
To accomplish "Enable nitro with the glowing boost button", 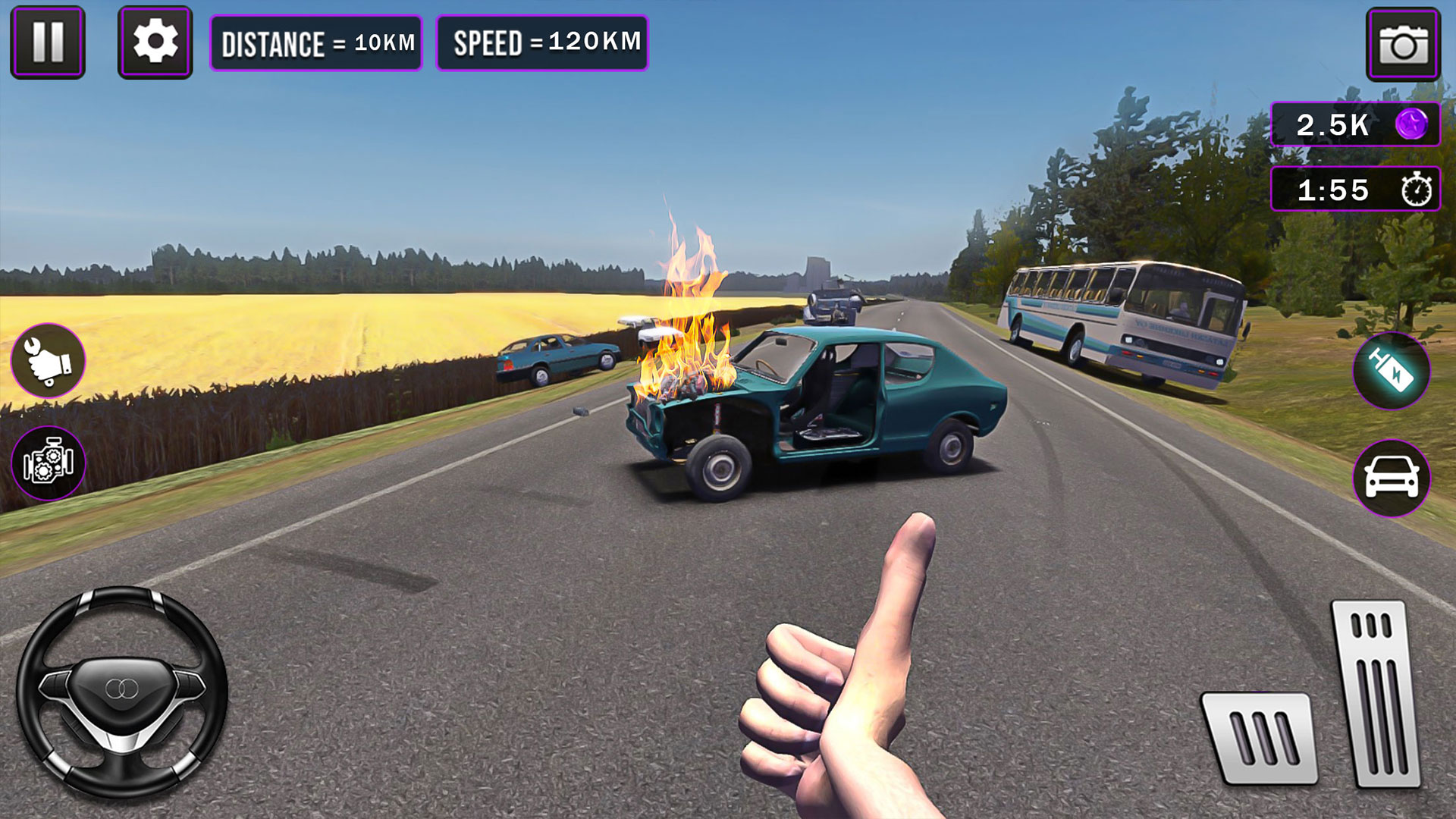I will [x=1391, y=372].
